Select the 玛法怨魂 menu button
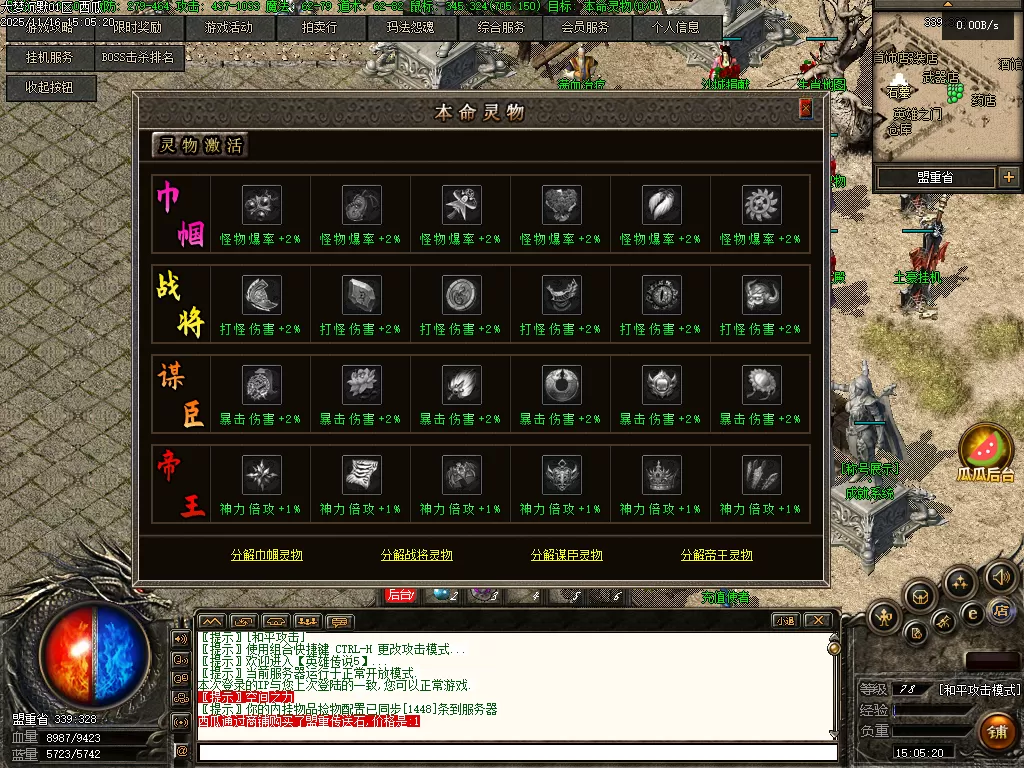The image size is (1024, 768). click(x=410, y=28)
